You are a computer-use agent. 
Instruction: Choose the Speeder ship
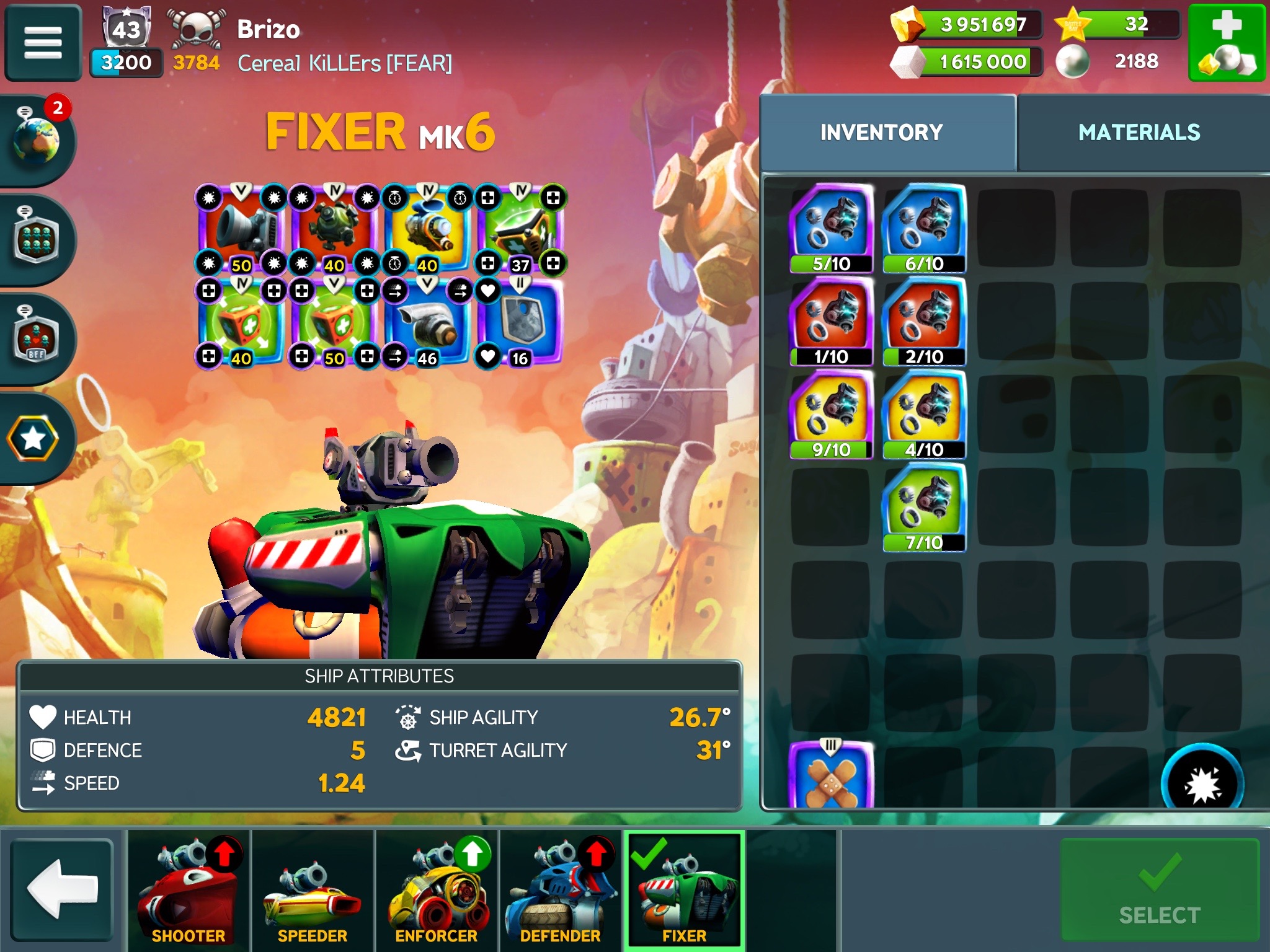coord(313,889)
